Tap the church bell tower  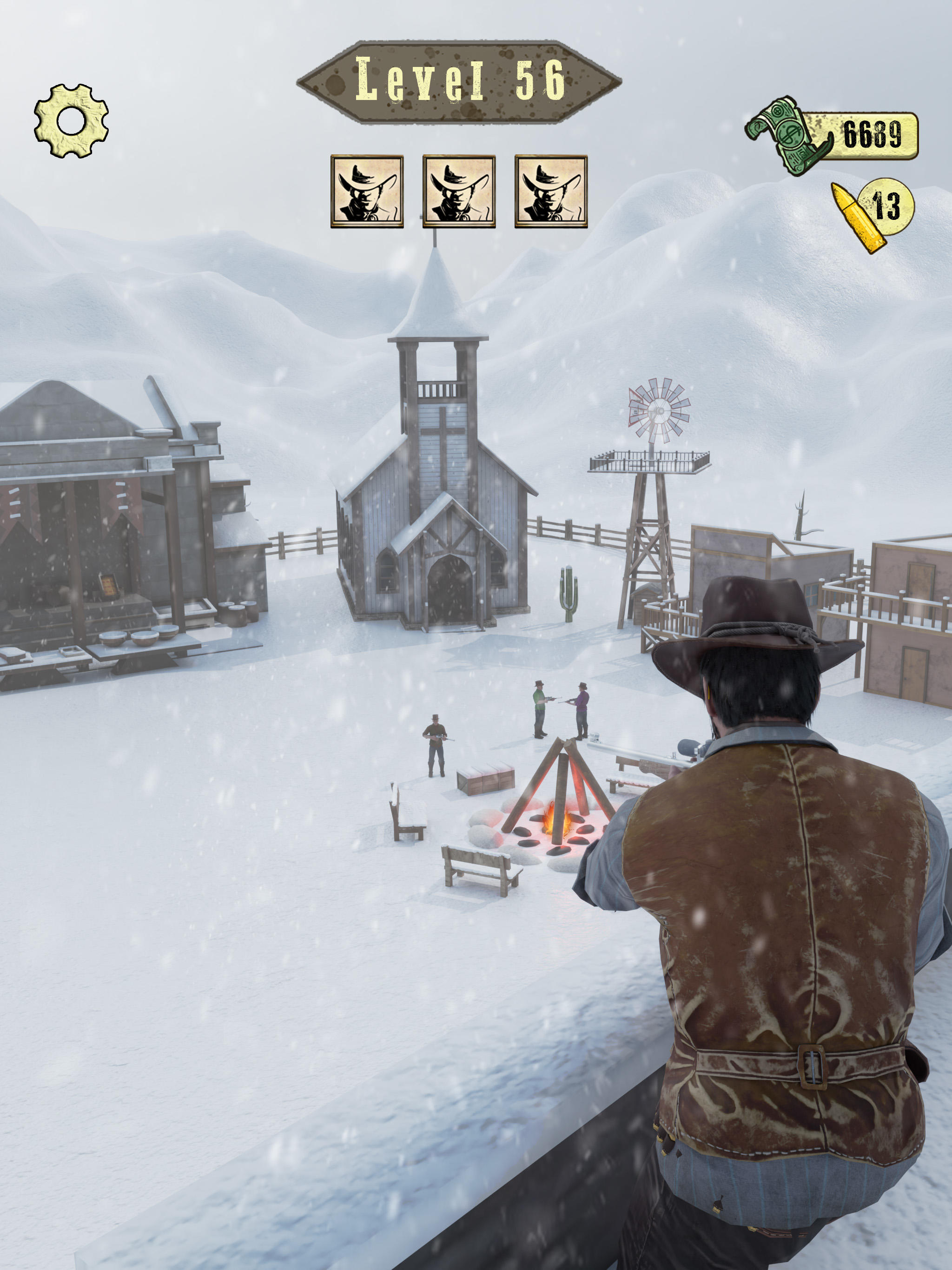tap(437, 367)
